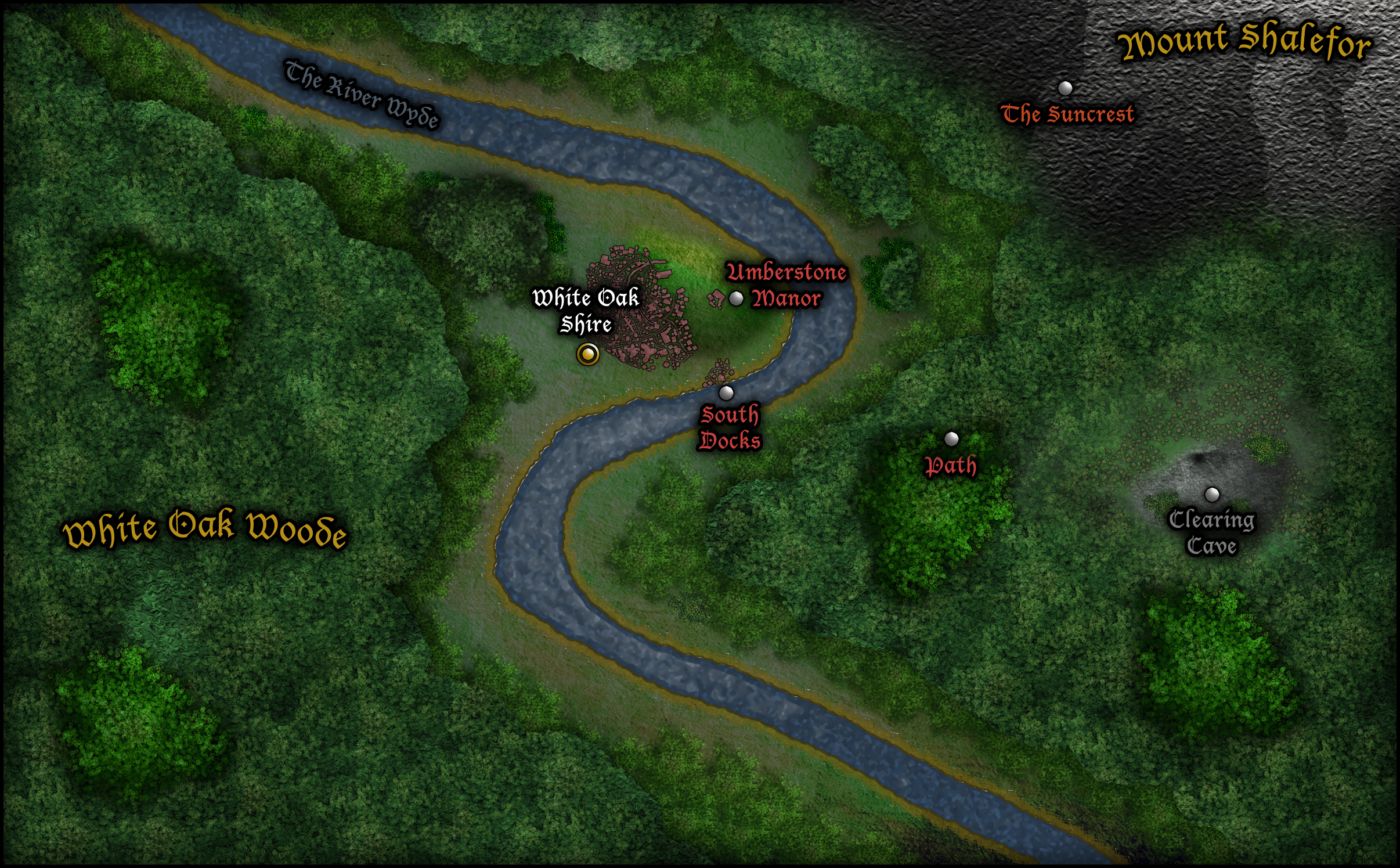Click The Suncrest location marker

click(x=1065, y=88)
